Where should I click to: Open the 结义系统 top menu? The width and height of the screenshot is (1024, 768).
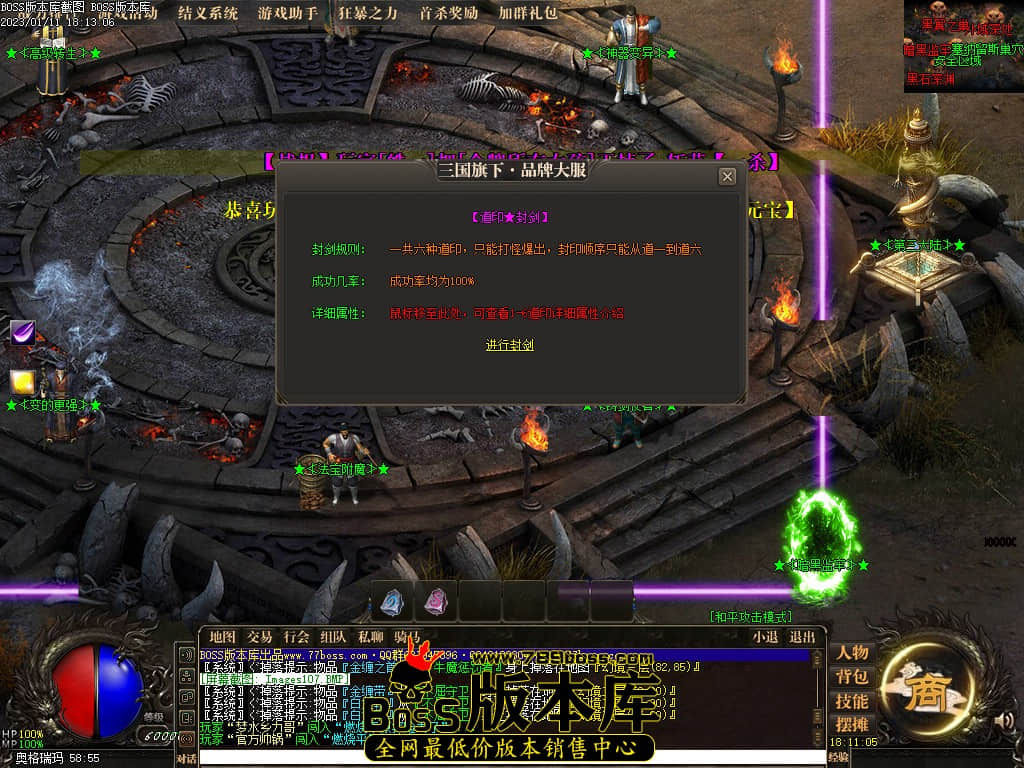[208, 13]
